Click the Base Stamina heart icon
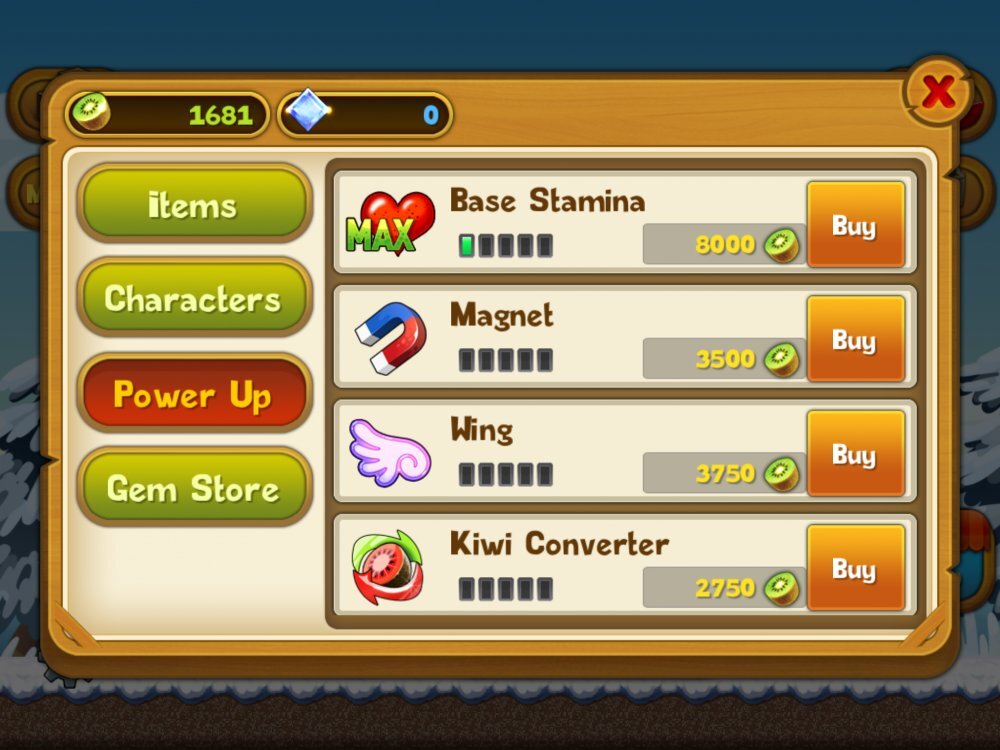The width and height of the screenshot is (1000, 750). [x=390, y=224]
